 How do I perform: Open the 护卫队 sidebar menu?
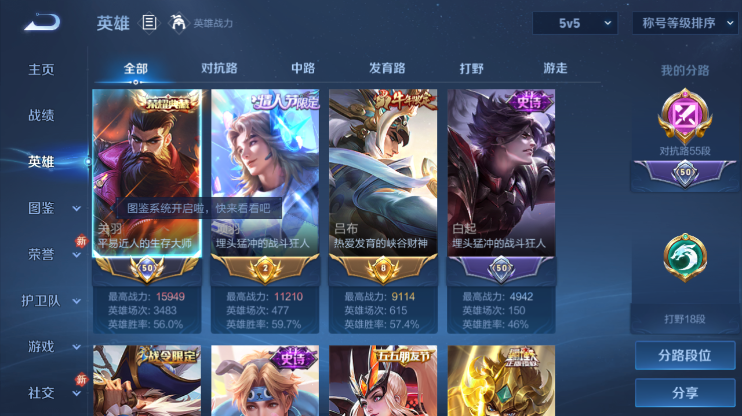[x=41, y=300]
